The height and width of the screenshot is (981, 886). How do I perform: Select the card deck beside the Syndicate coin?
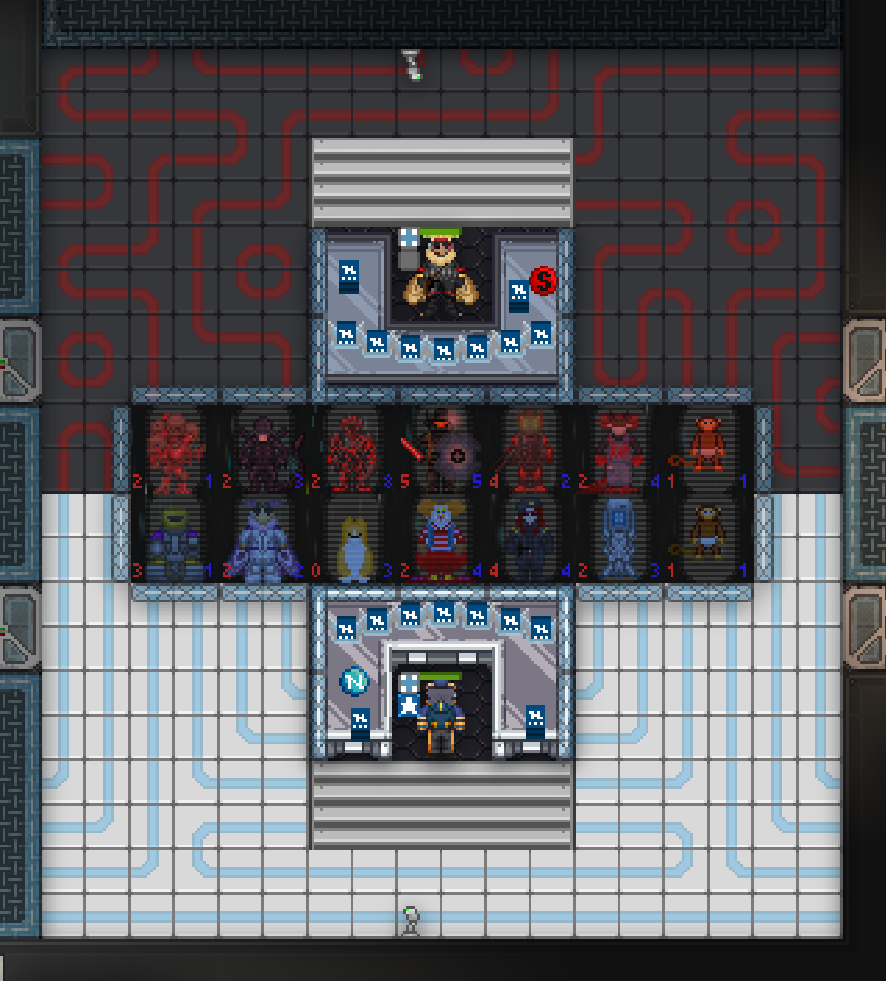point(518,296)
